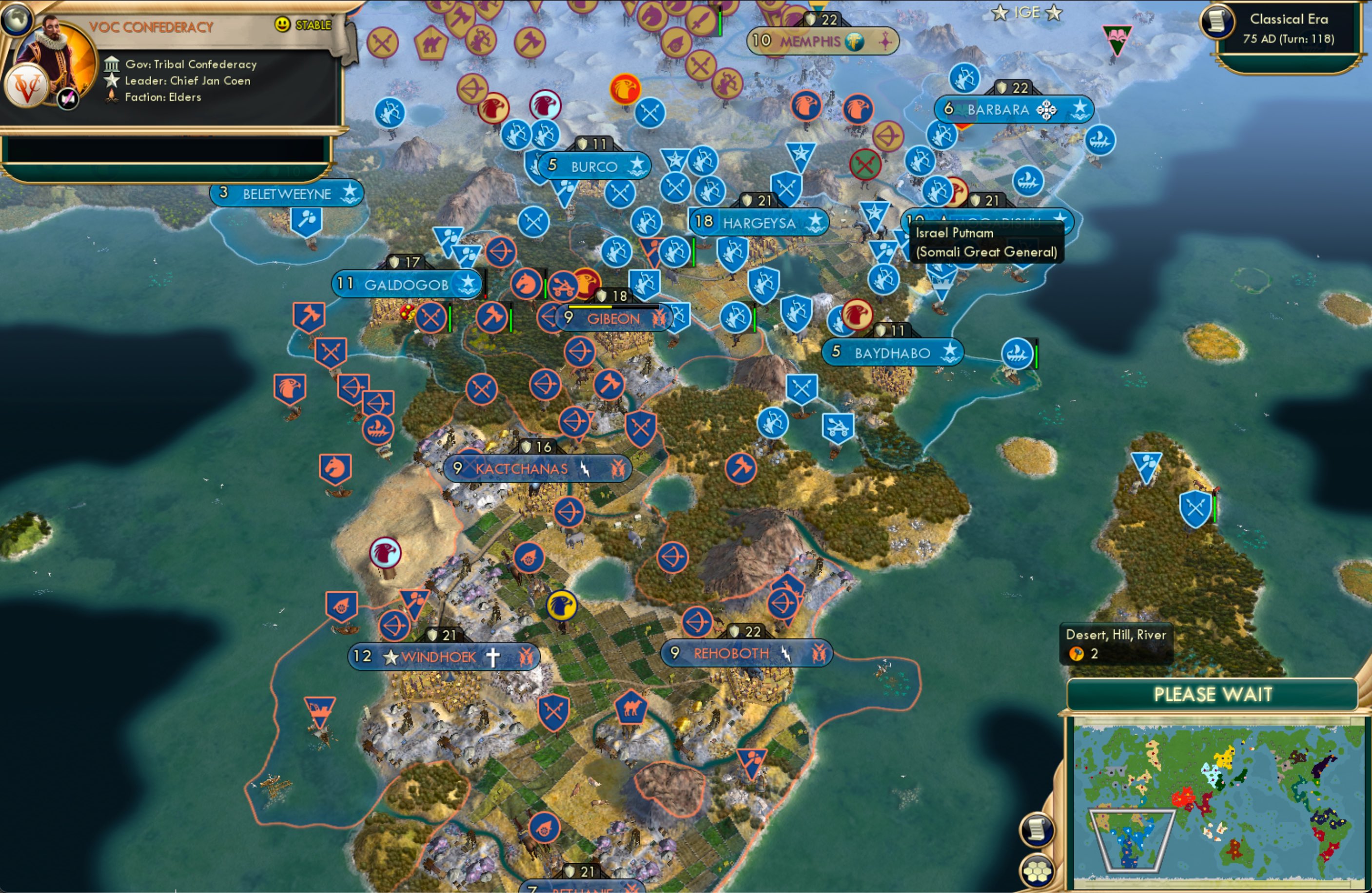Click the globe icon in the top-left corner

tap(17, 19)
